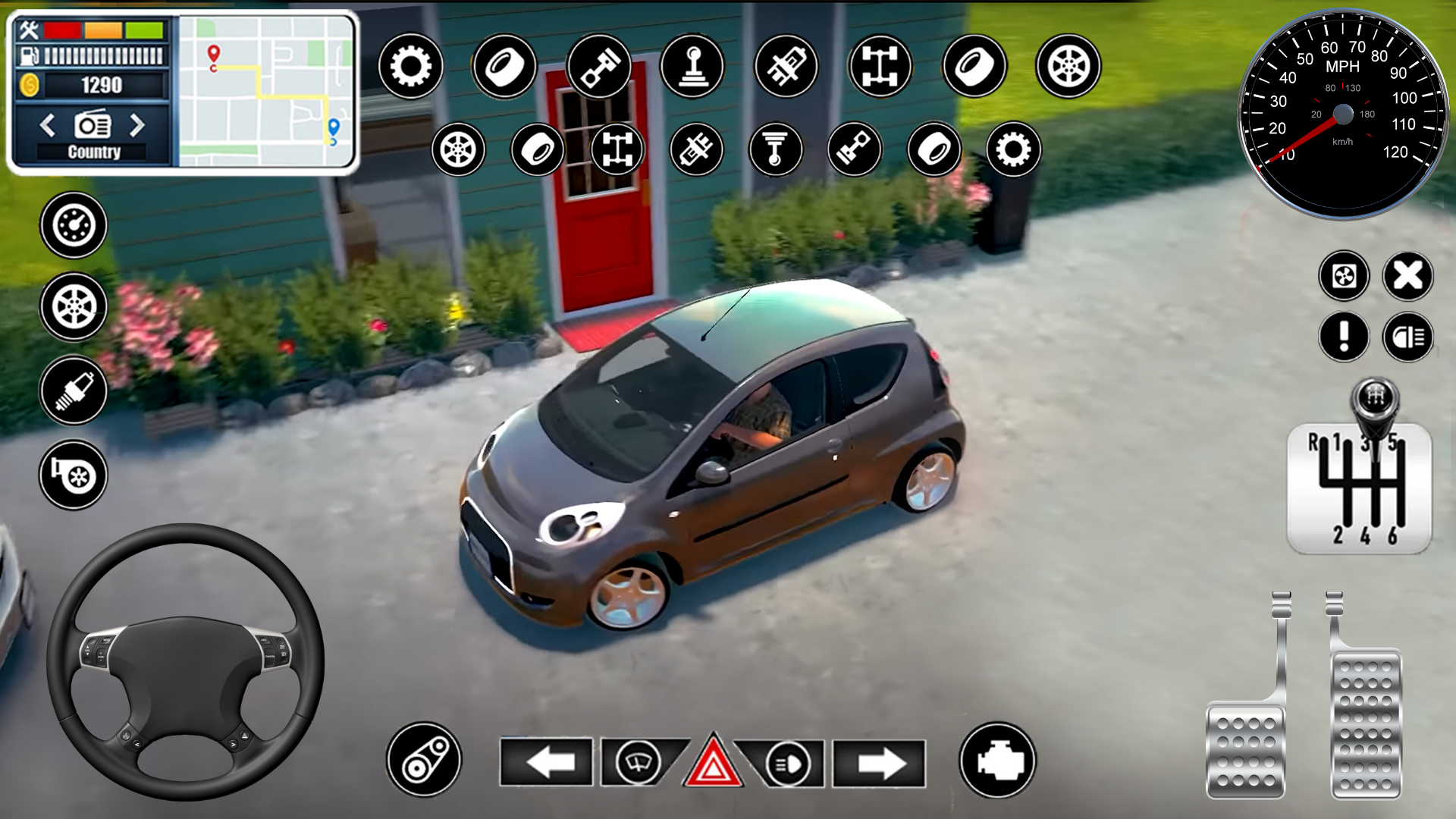Open the settings gear menu at top
The image size is (1456, 819).
pyautogui.click(x=409, y=67)
